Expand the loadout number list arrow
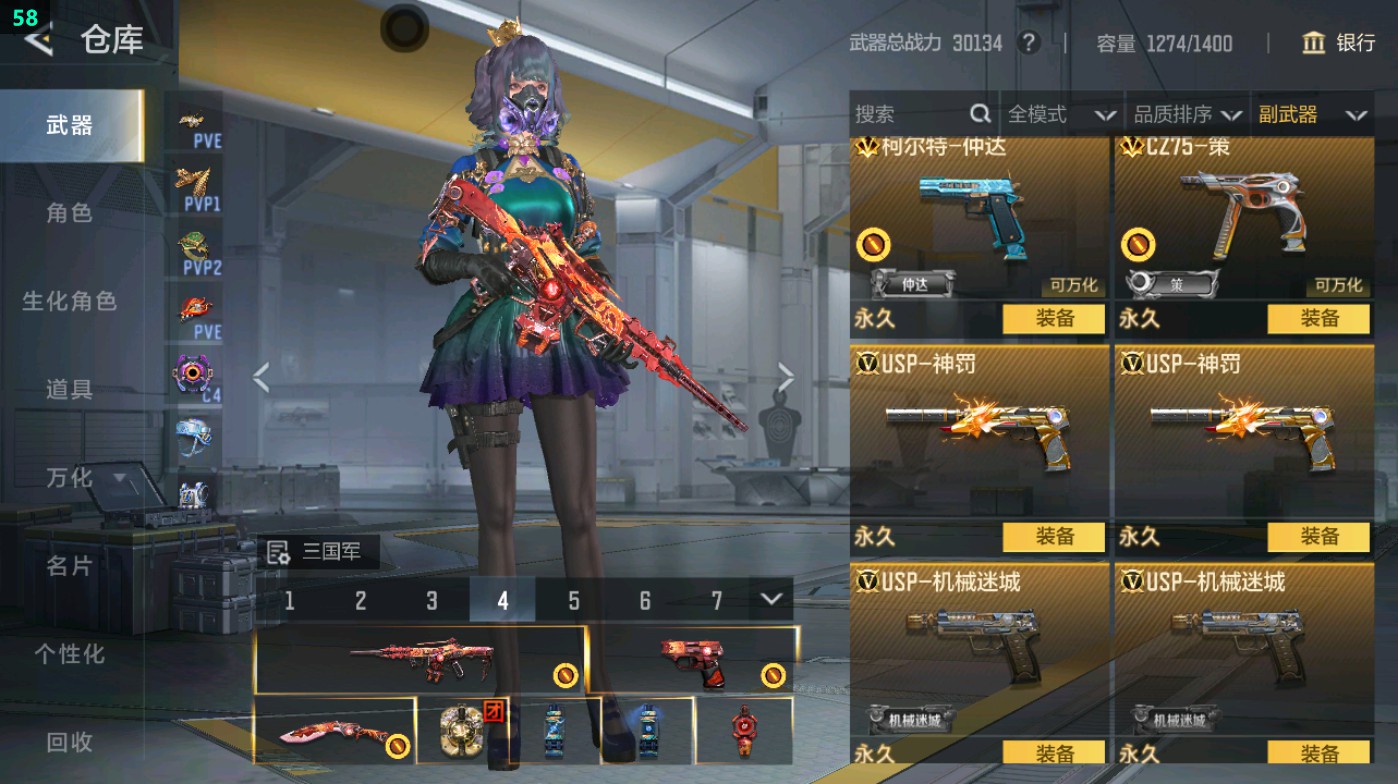 coord(770,599)
